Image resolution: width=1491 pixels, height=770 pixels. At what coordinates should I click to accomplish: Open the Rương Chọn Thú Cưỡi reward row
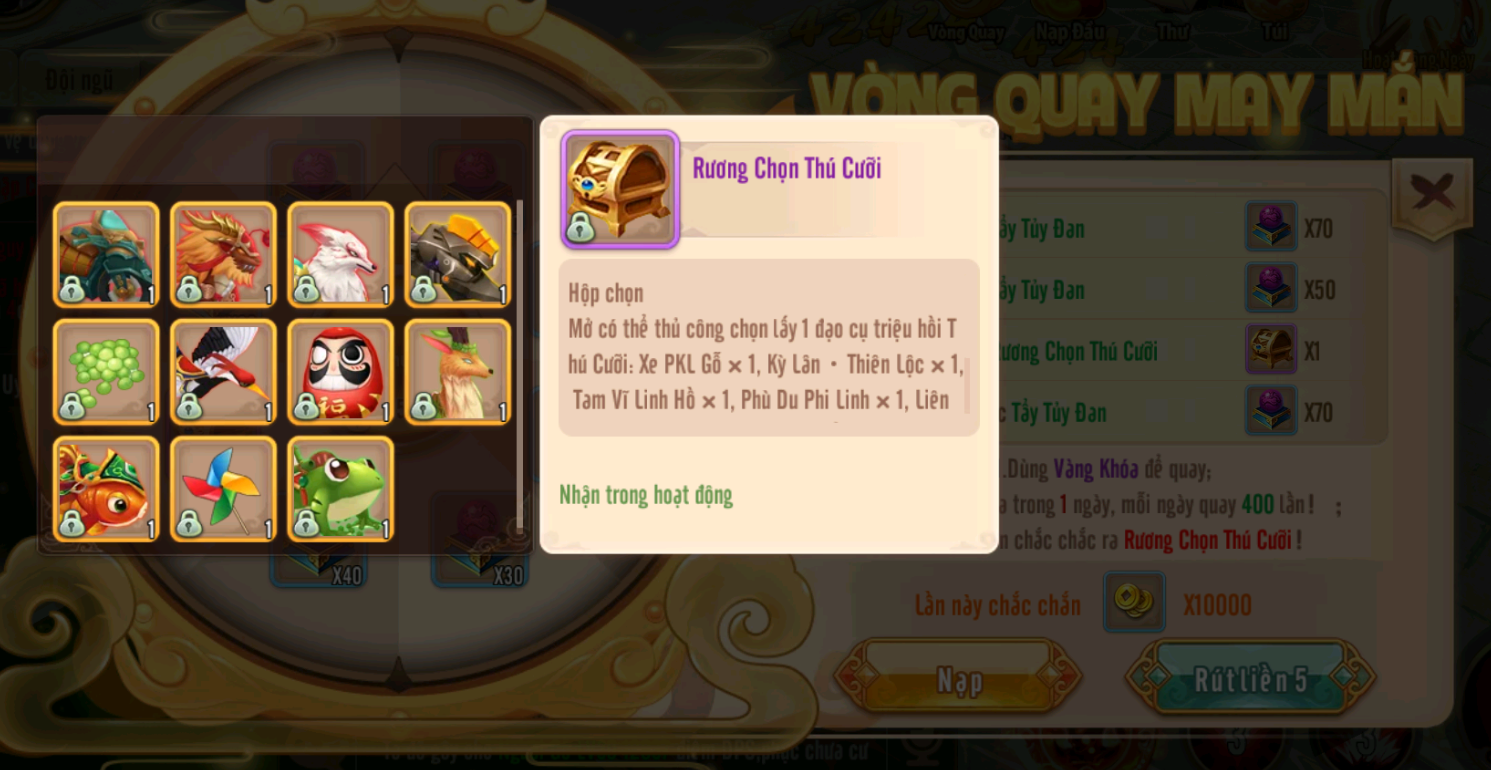(1078, 351)
